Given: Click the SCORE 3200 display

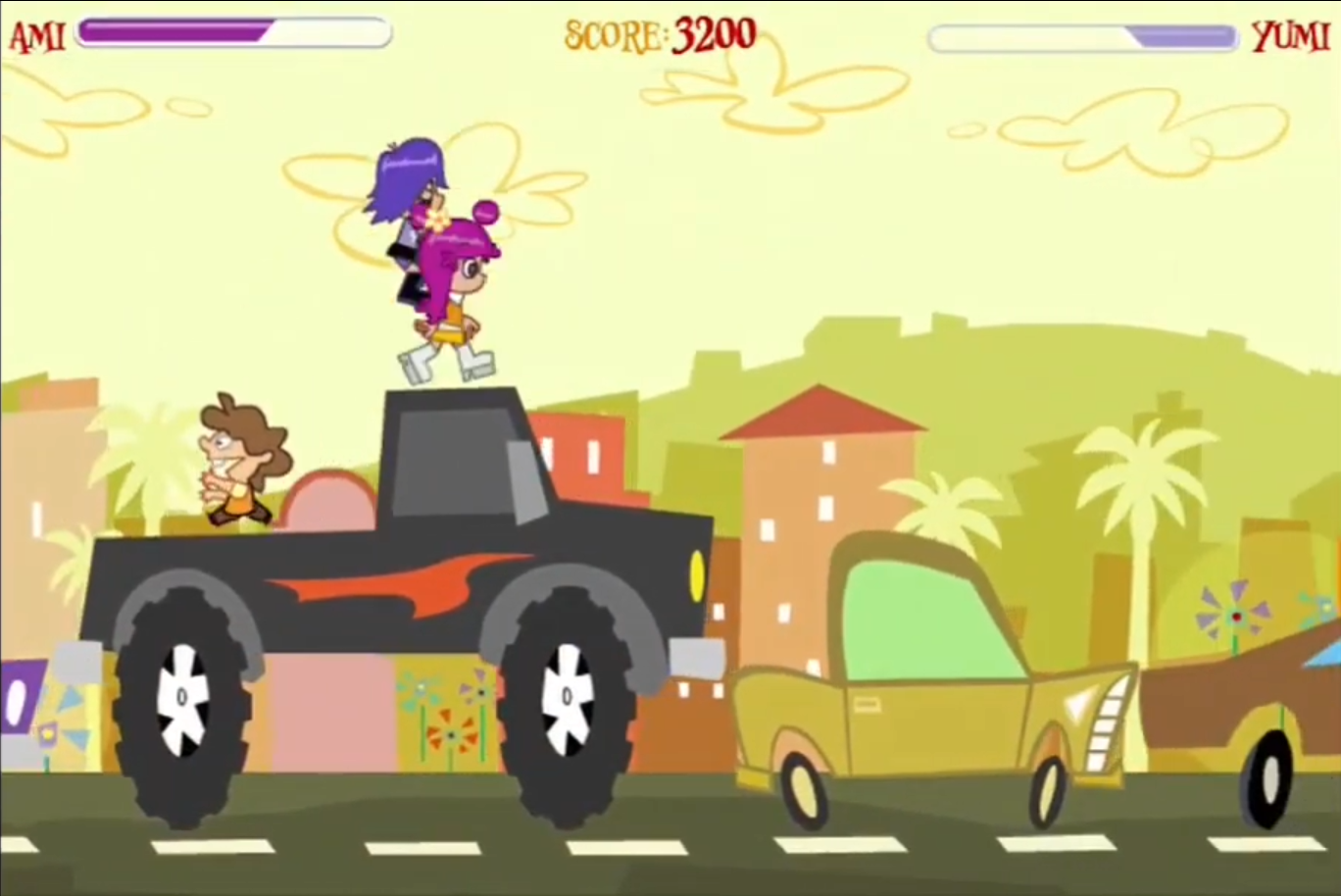Looking at the screenshot, I should pos(655,32).
